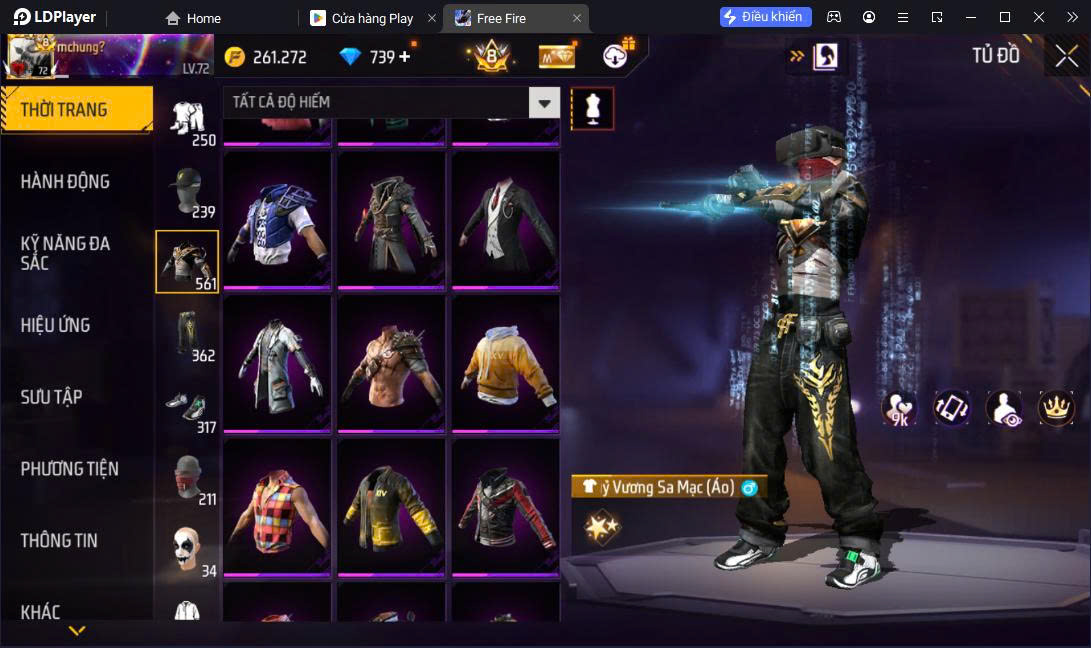Screen dimensions: 1091x648
Task: Show the SƯU TẬP collection tab
Action: pyautogui.click(x=51, y=397)
